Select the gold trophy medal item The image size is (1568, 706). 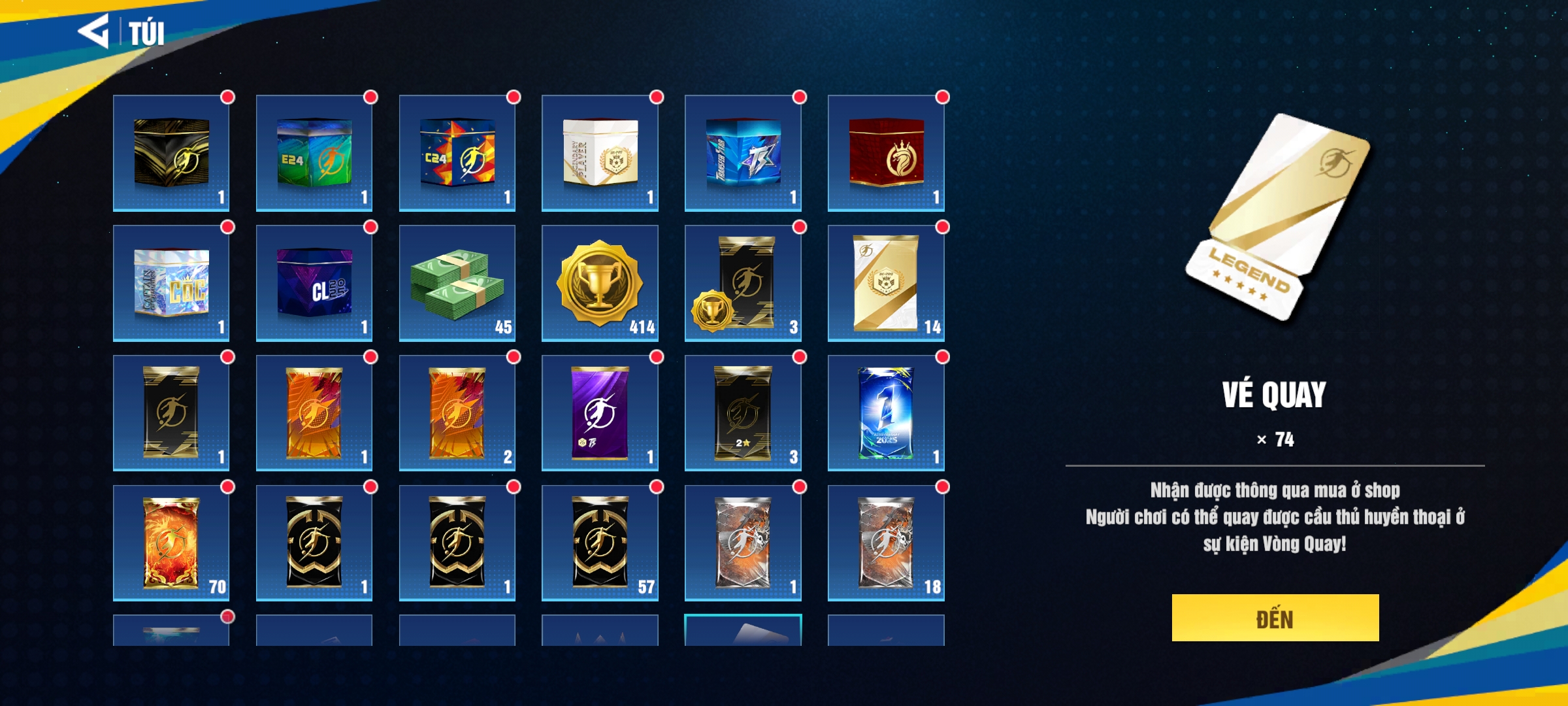600,283
